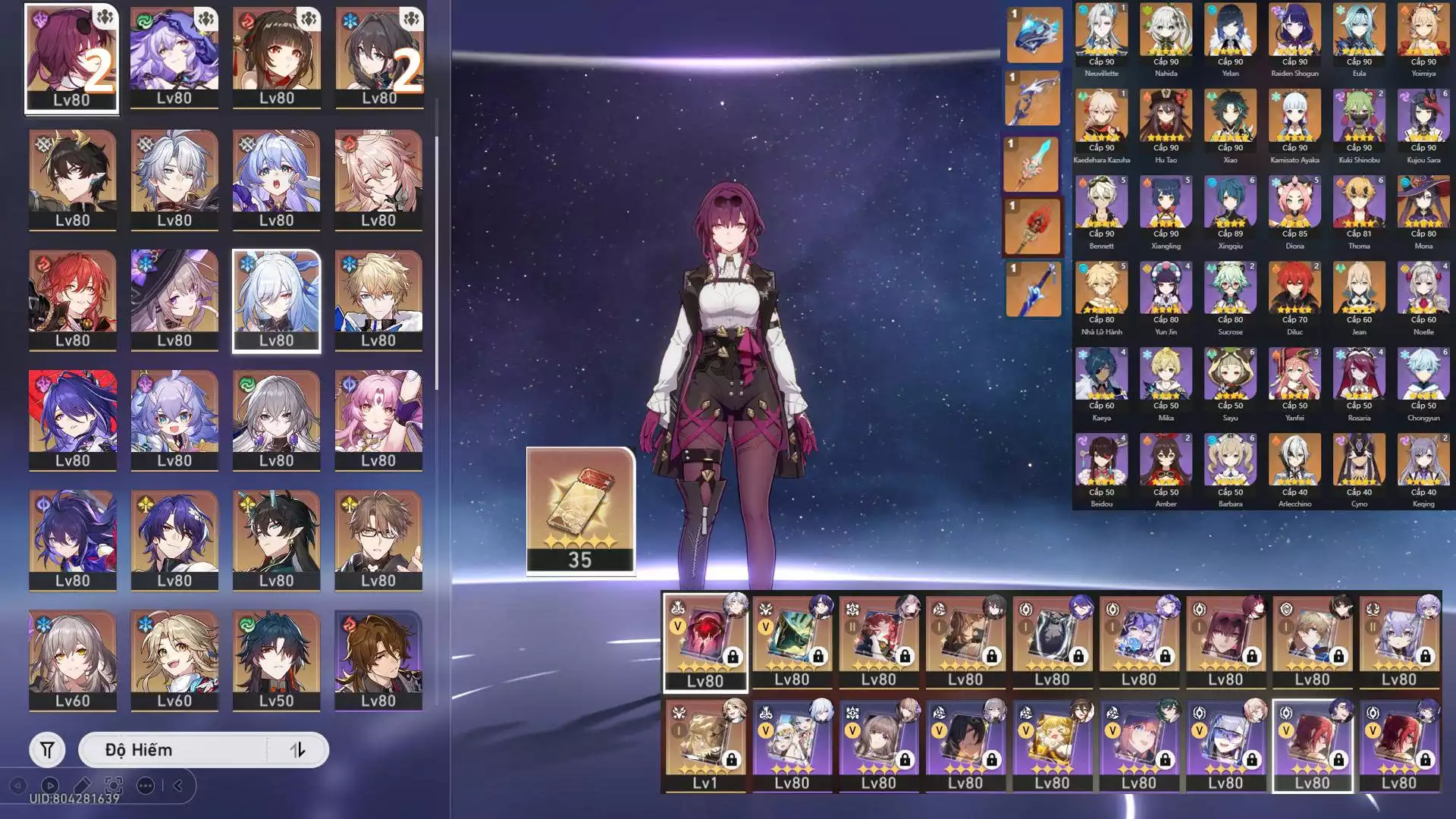1456x819 pixels.
Task: Choose Neuvillette from the Genshin roster
Action: [1101, 36]
